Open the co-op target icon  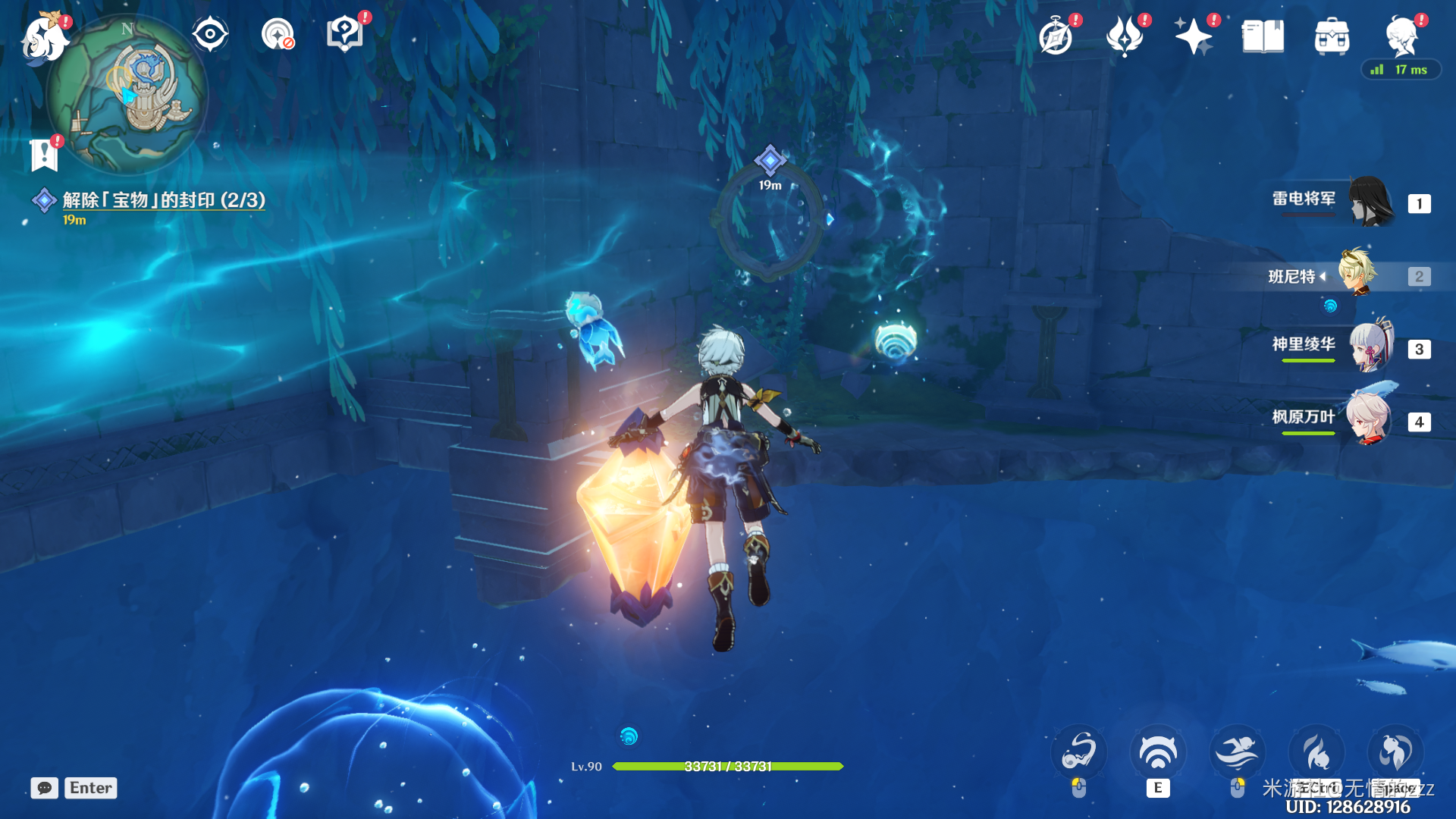pyautogui.click(x=278, y=34)
